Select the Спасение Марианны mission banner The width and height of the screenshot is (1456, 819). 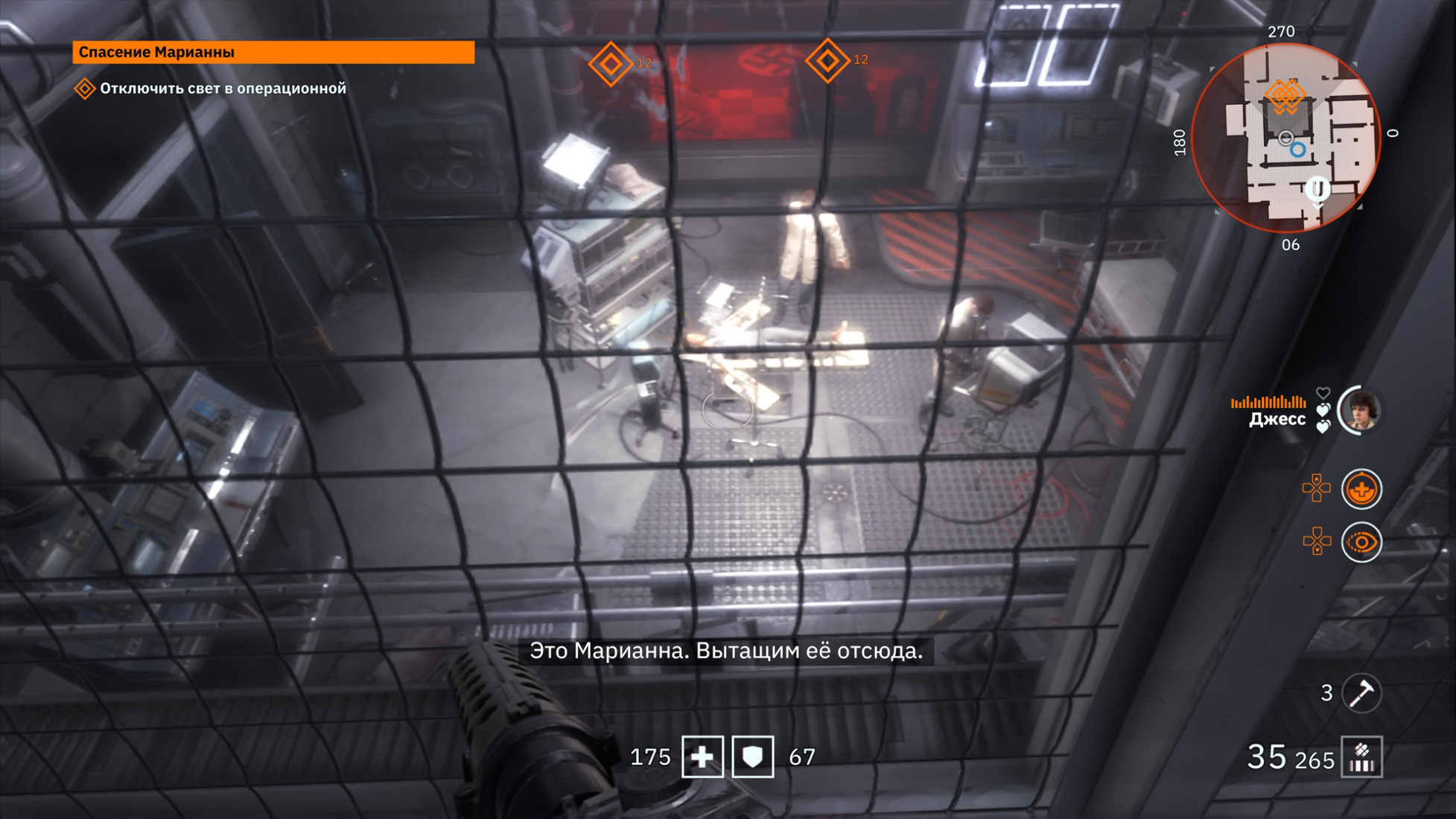pyautogui.click(x=273, y=52)
